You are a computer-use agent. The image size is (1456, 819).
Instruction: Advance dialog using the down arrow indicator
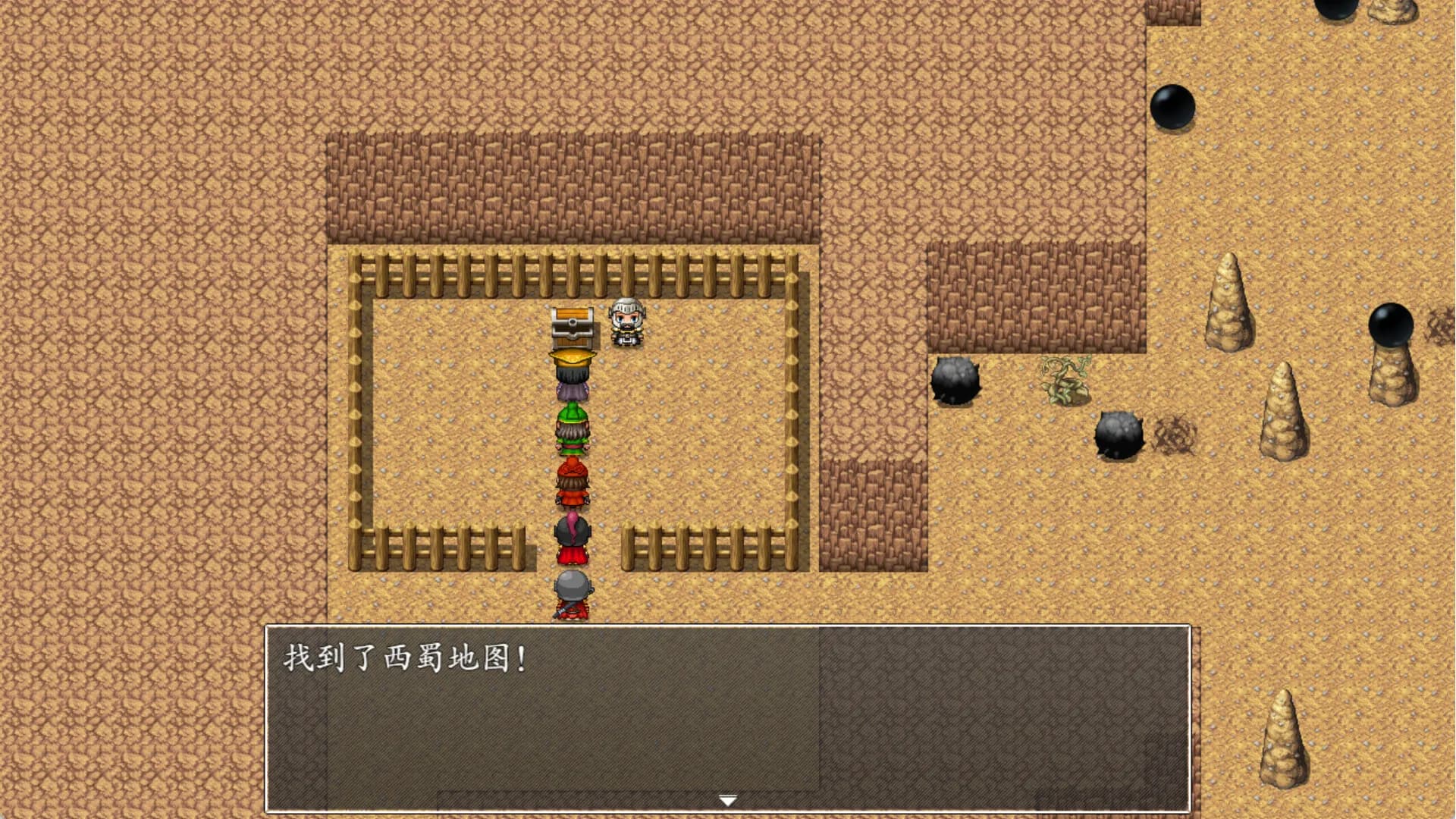[727, 799]
